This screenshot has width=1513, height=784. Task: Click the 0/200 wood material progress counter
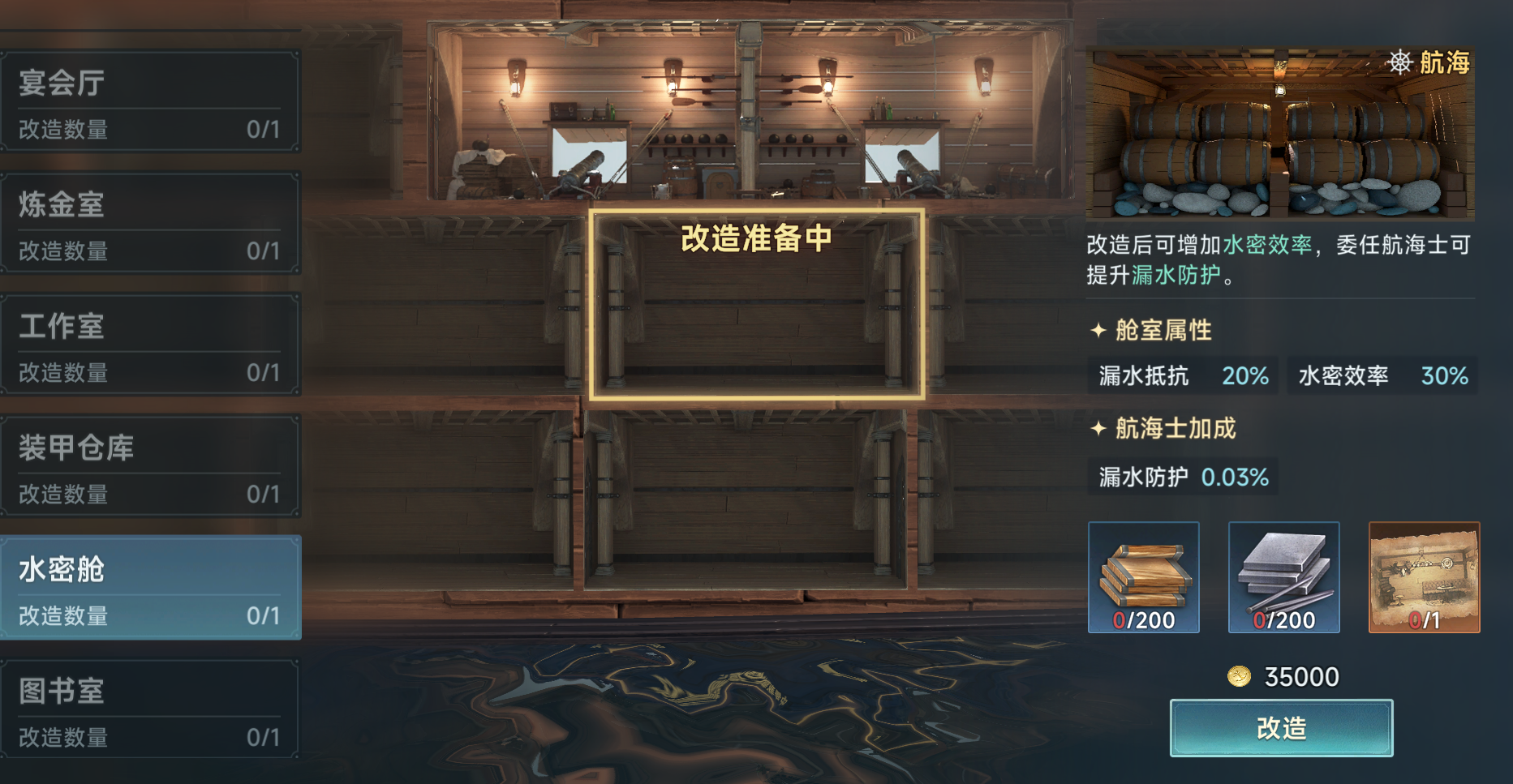(x=1143, y=620)
